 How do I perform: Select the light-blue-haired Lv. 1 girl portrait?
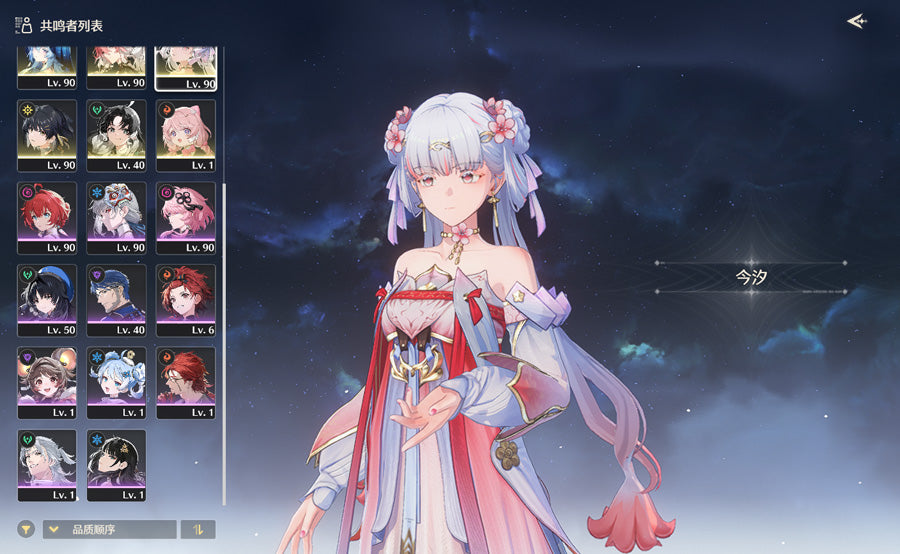[x=116, y=383]
